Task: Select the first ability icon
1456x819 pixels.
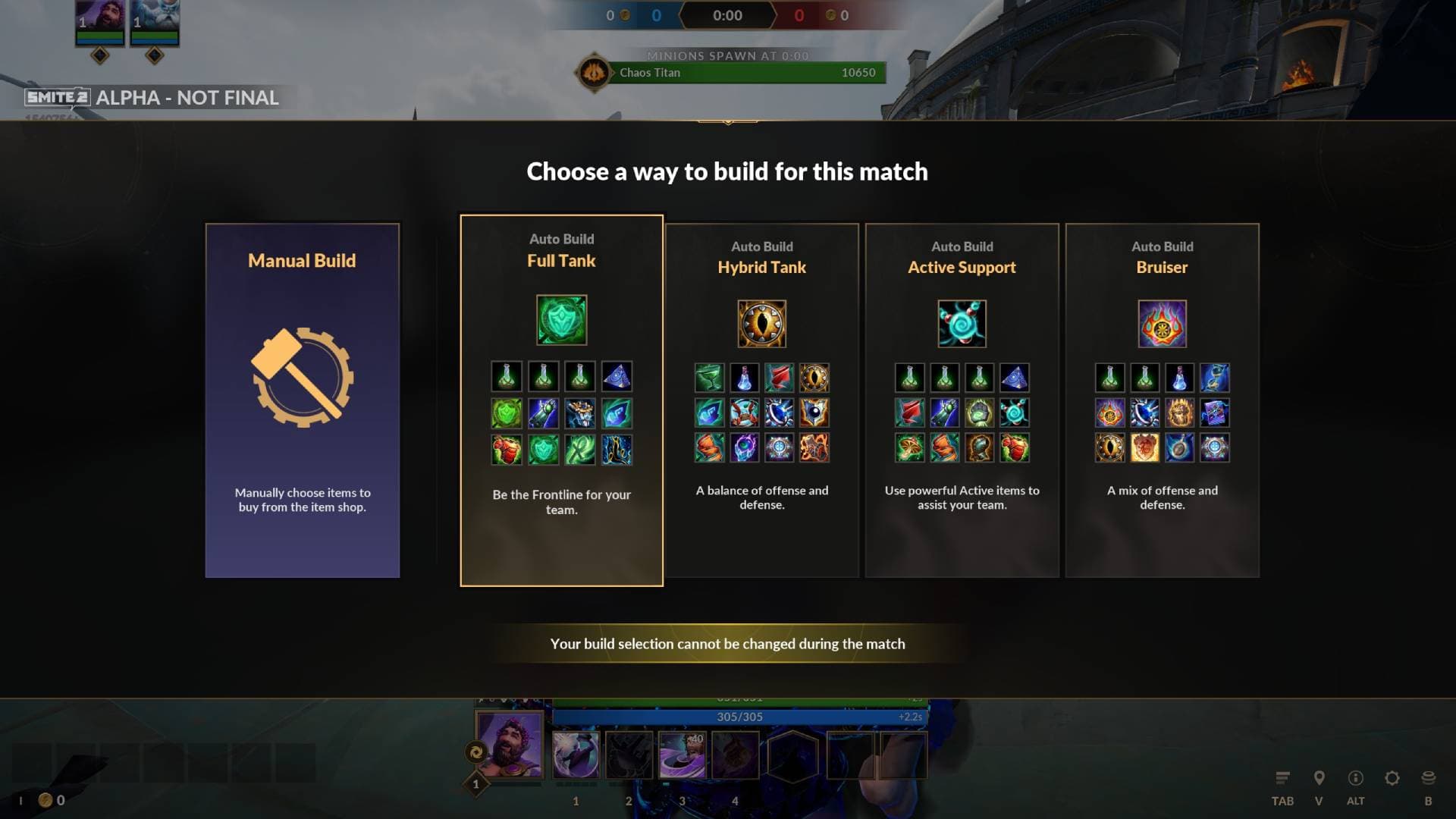Action: pyautogui.click(x=576, y=755)
